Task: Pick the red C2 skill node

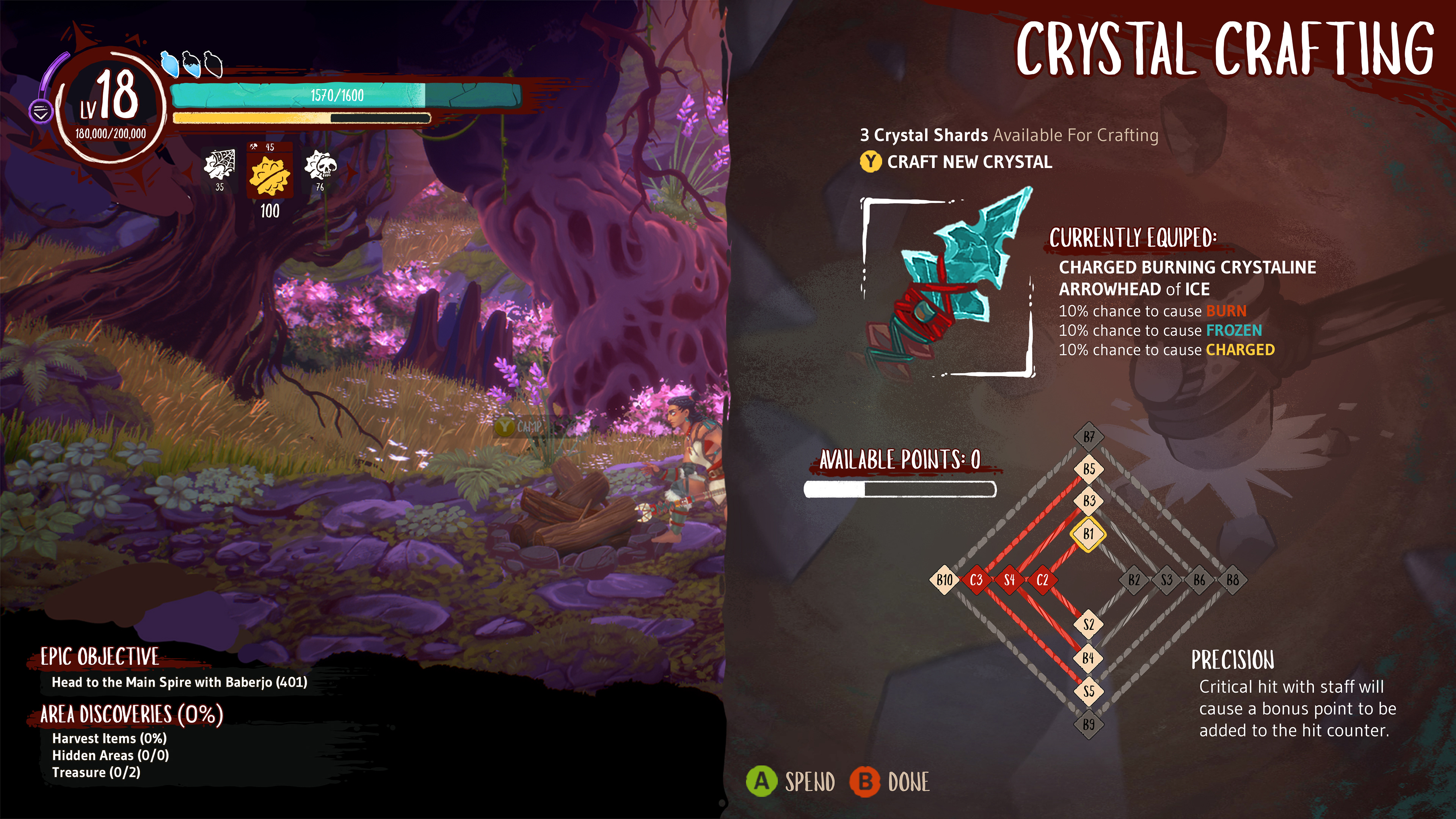Action: pyautogui.click(x=1042, y=580)
